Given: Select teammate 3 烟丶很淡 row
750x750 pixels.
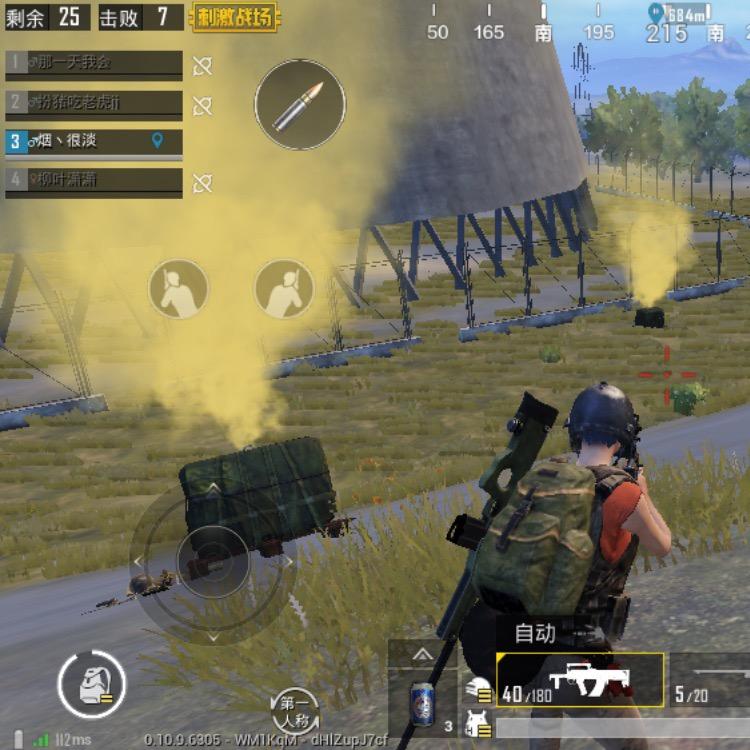Looking at the screenshot, I should (94, 142).
